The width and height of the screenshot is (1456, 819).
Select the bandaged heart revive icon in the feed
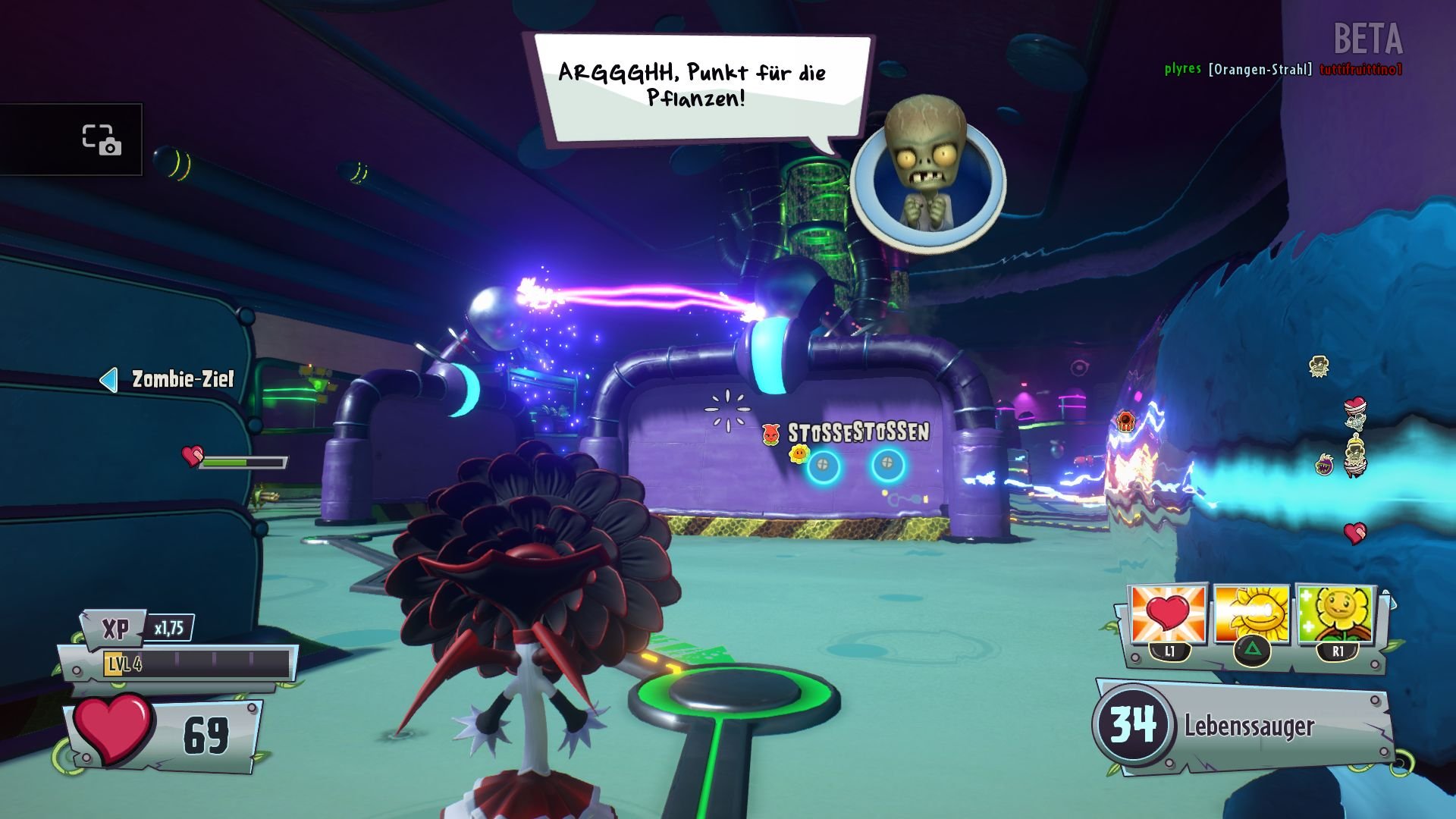coord(1355,403)
